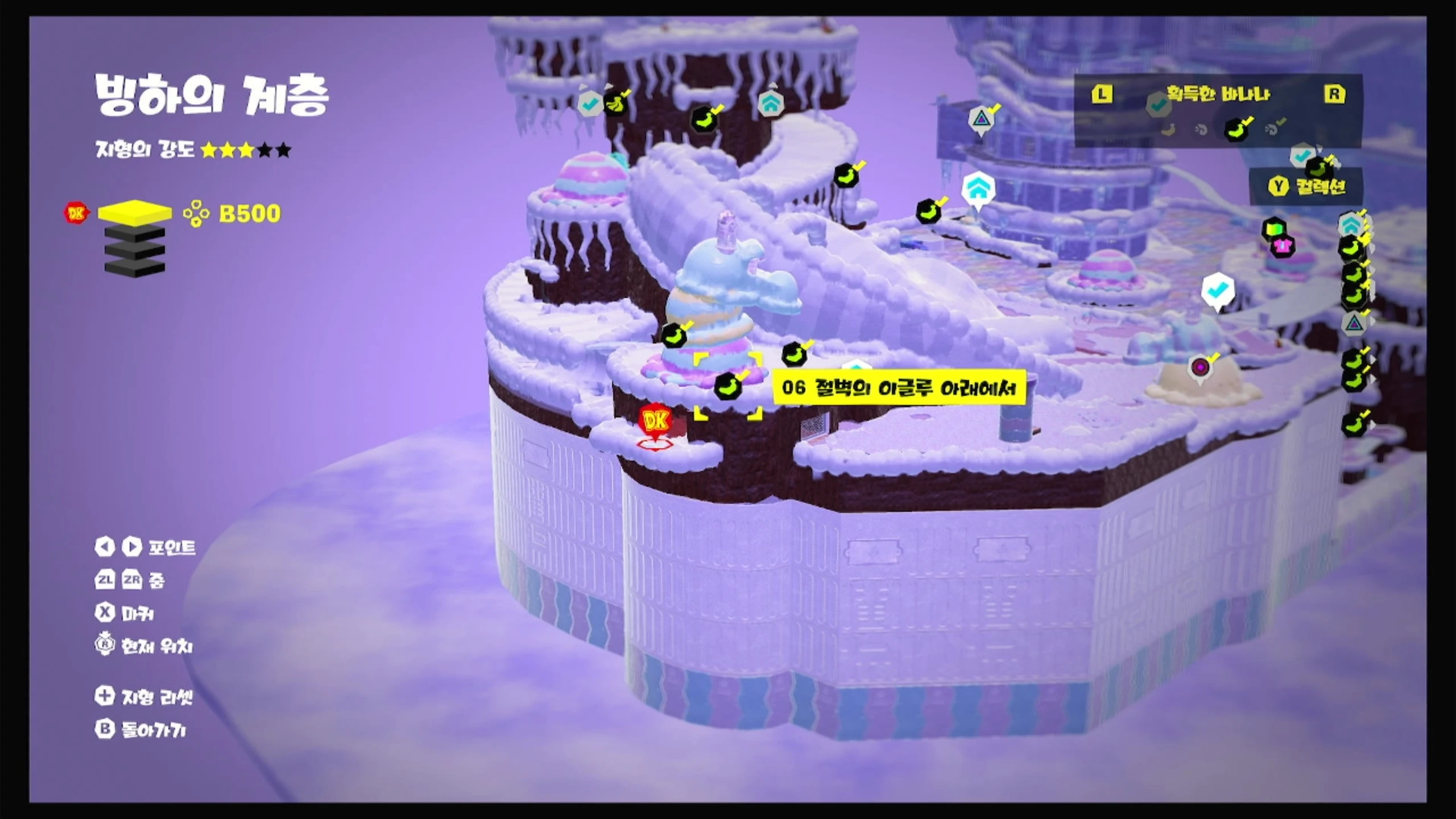Switch to the faded uncollected-banana filter
1456x819 pixels.
[1168, 130]
